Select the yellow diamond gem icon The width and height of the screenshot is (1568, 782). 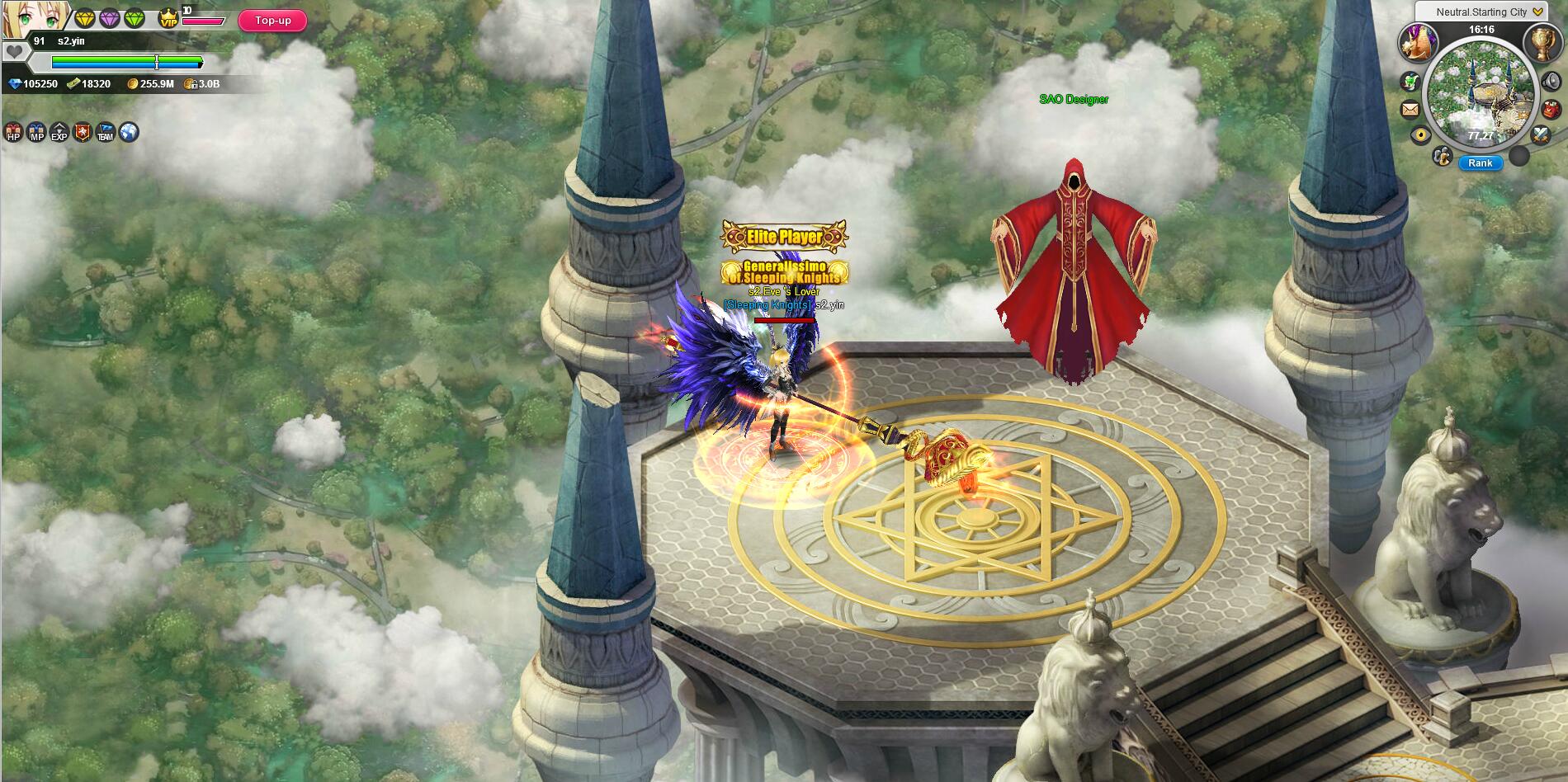point(85,18)
